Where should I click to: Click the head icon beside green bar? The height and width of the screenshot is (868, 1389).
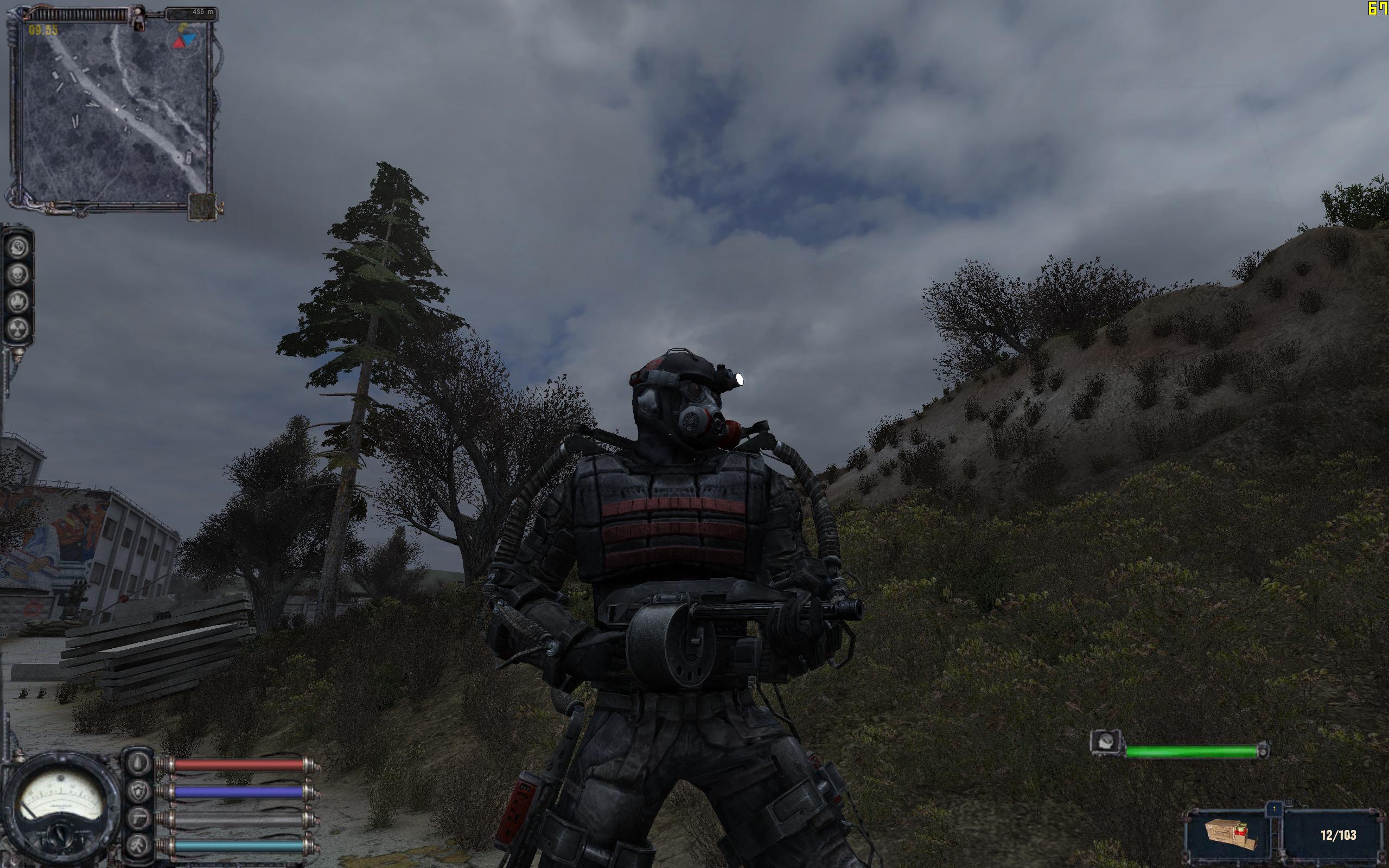[1106, 742]
